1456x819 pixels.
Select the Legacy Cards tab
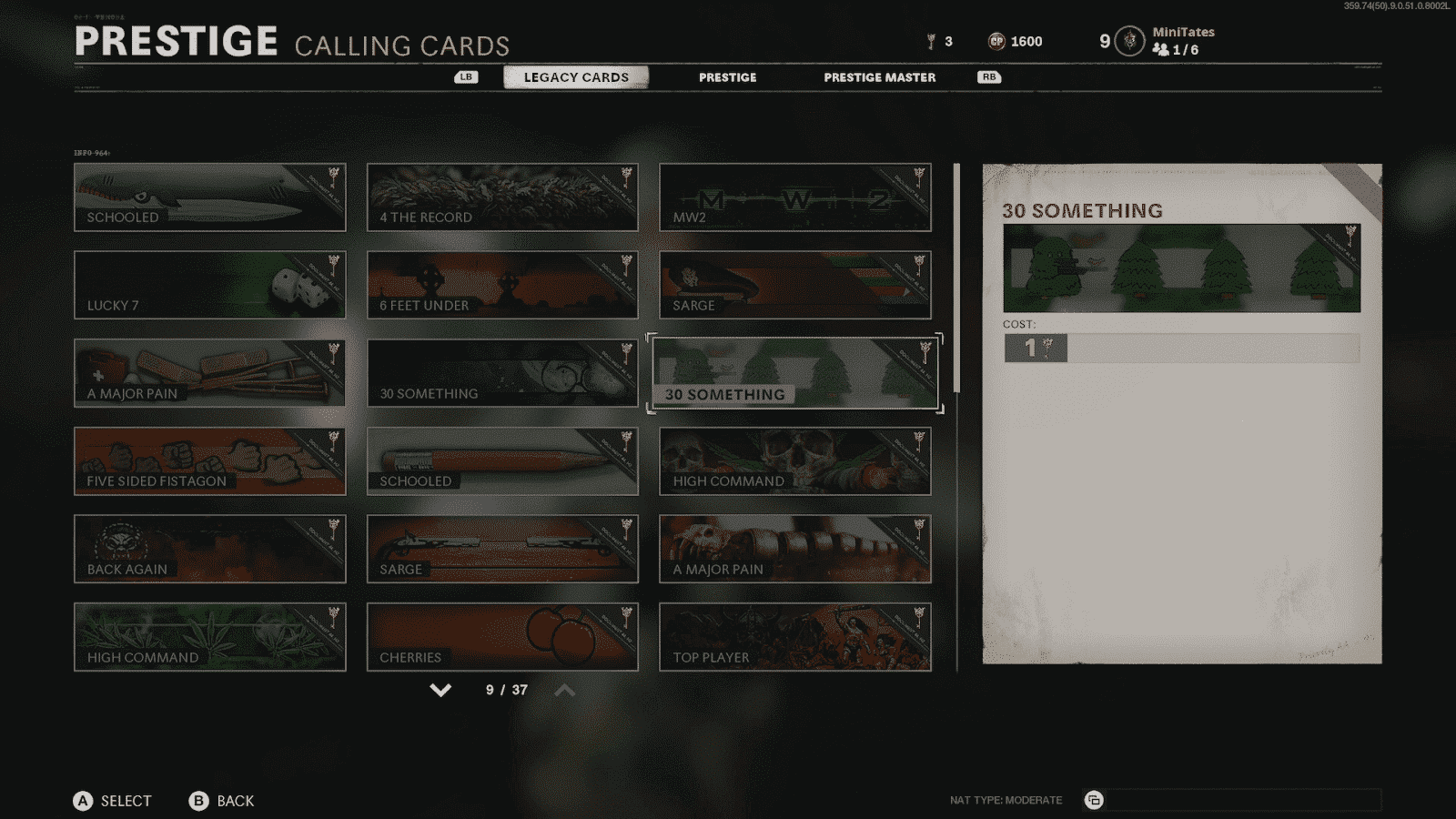click(x=575, y=77)
